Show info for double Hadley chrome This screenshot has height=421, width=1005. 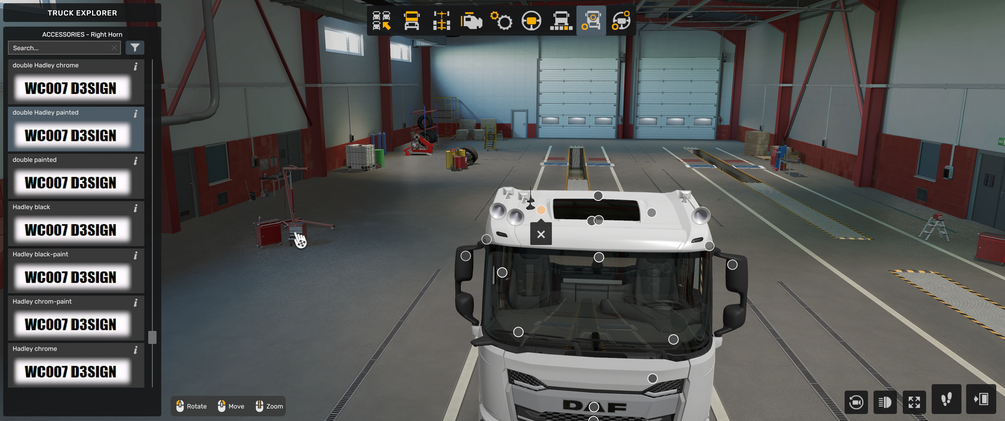136,66
